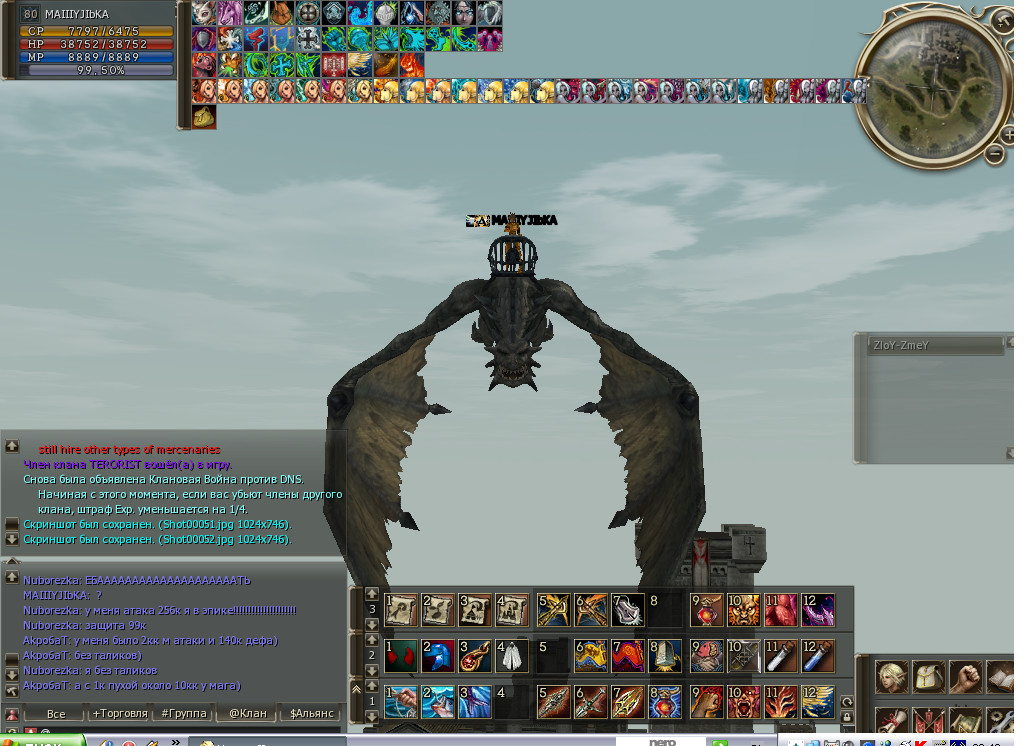Open the character status elf portrait icon
Viewport: 1024px width, 746px height.
pyautogui.click(x=892, y=678)
